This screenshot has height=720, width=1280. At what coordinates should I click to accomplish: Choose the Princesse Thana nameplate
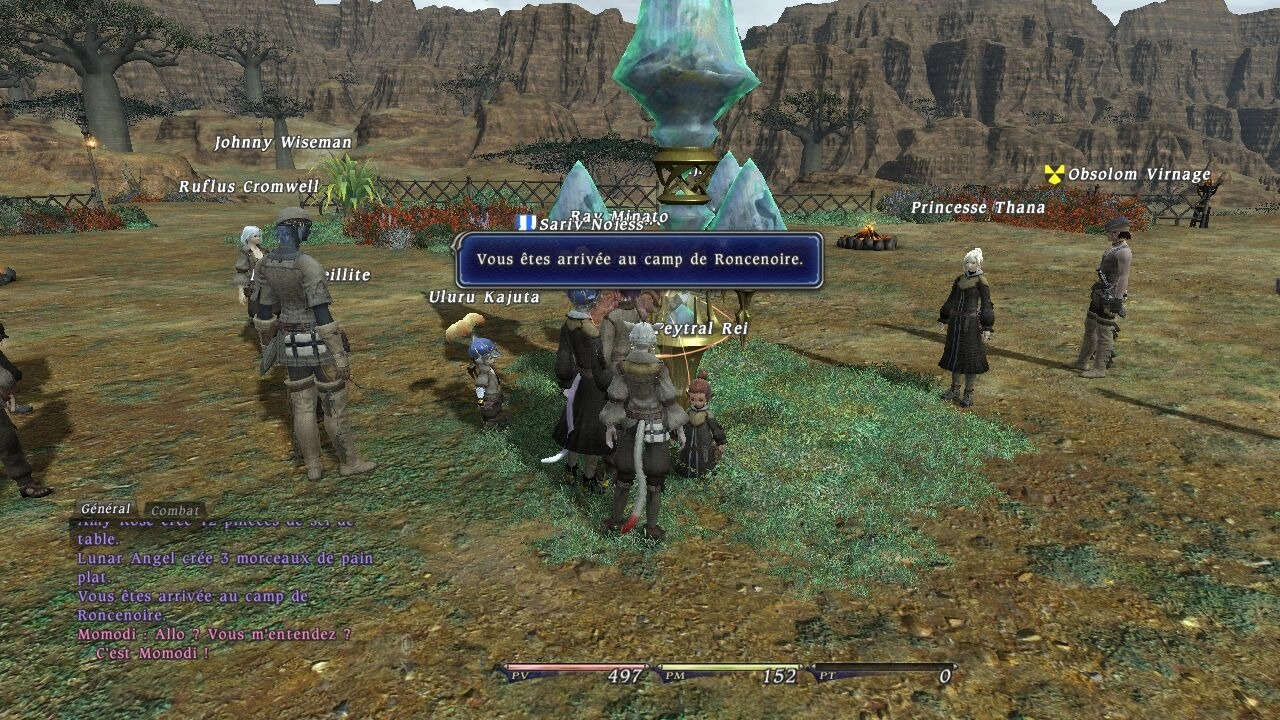tap(977, 208)
